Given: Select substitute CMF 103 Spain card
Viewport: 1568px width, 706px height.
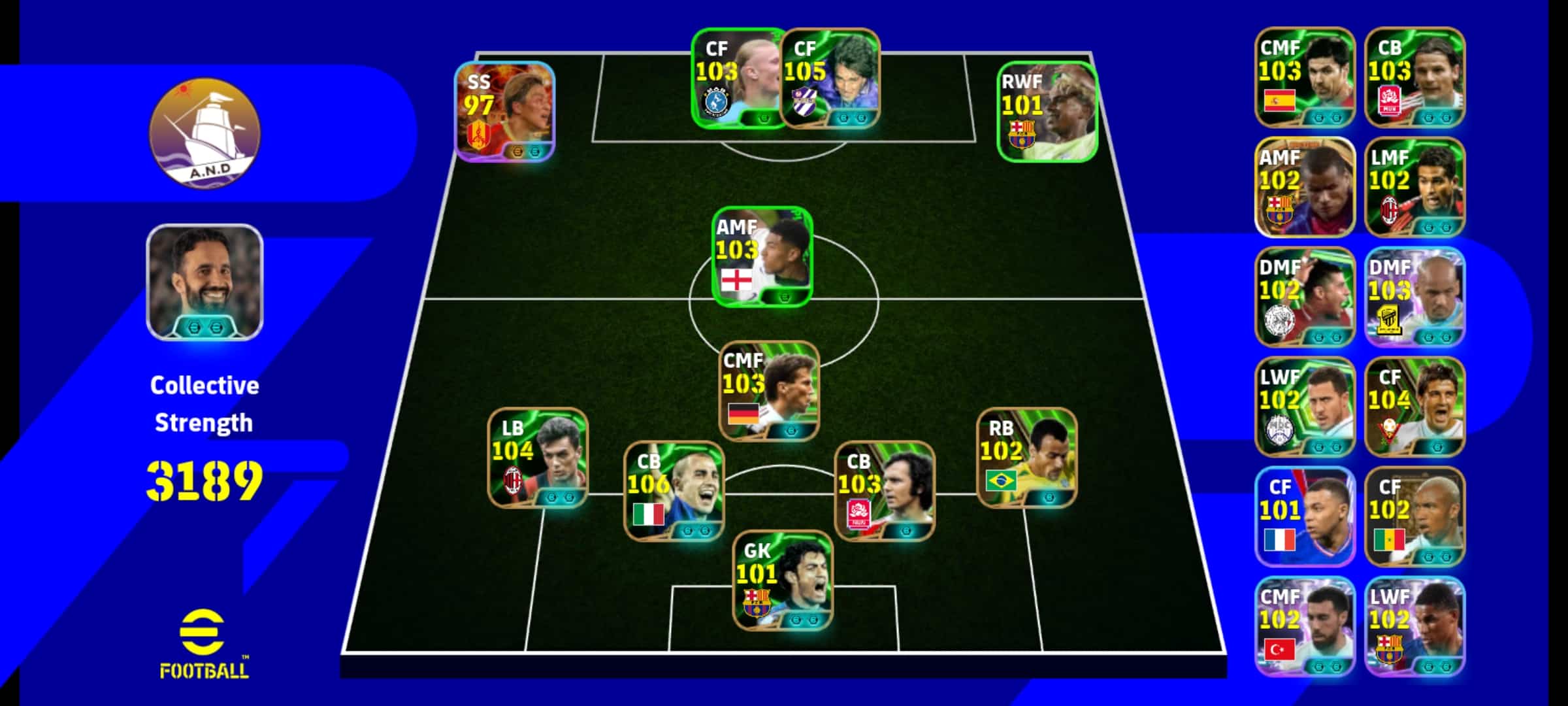Looking at the screenshot, I should [1305, 77].
